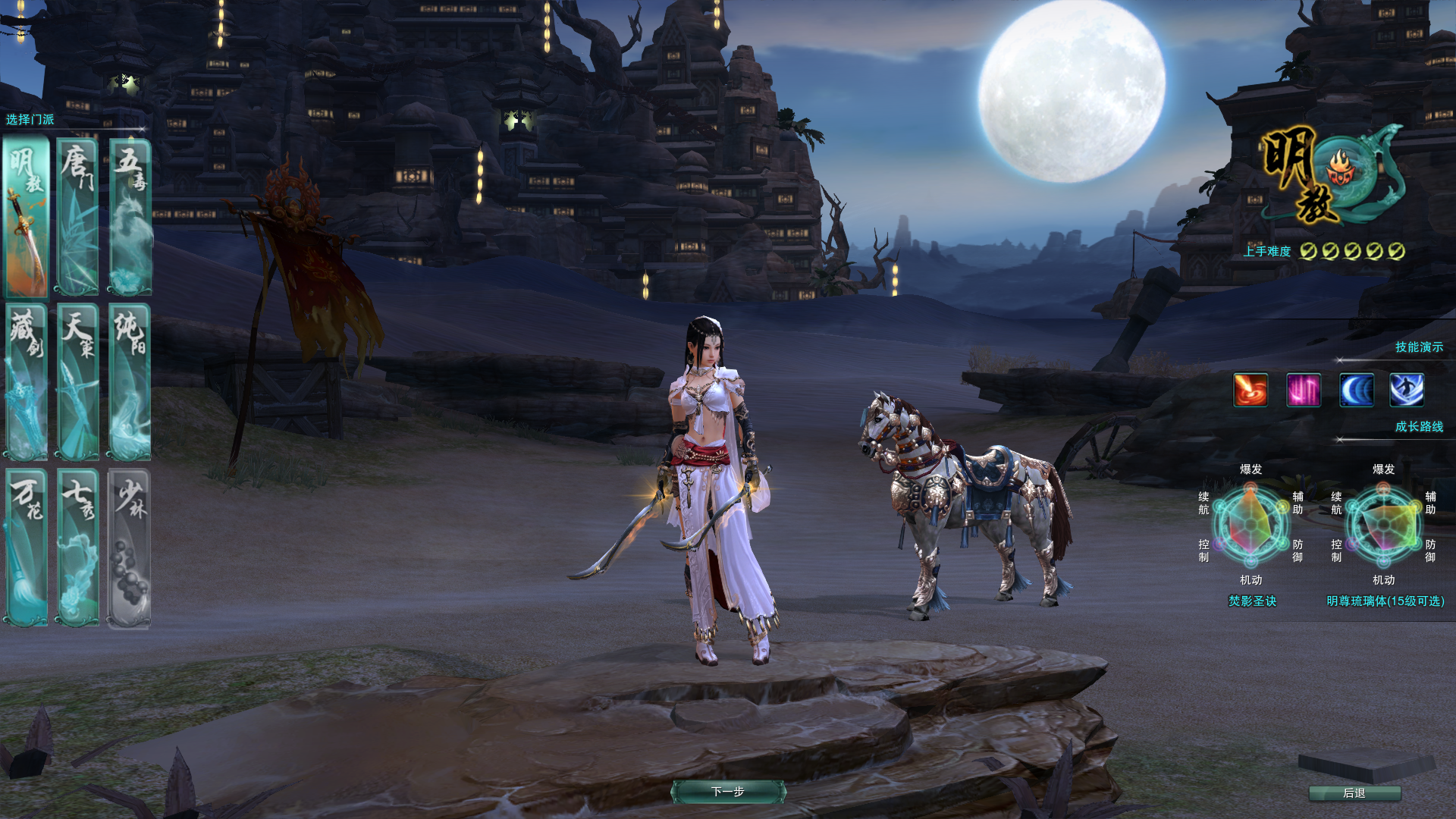Play the blue crescent moon skill demo
This screenshot has width=1456, height=819.
pyautogui.click(x=1356, y=390)
